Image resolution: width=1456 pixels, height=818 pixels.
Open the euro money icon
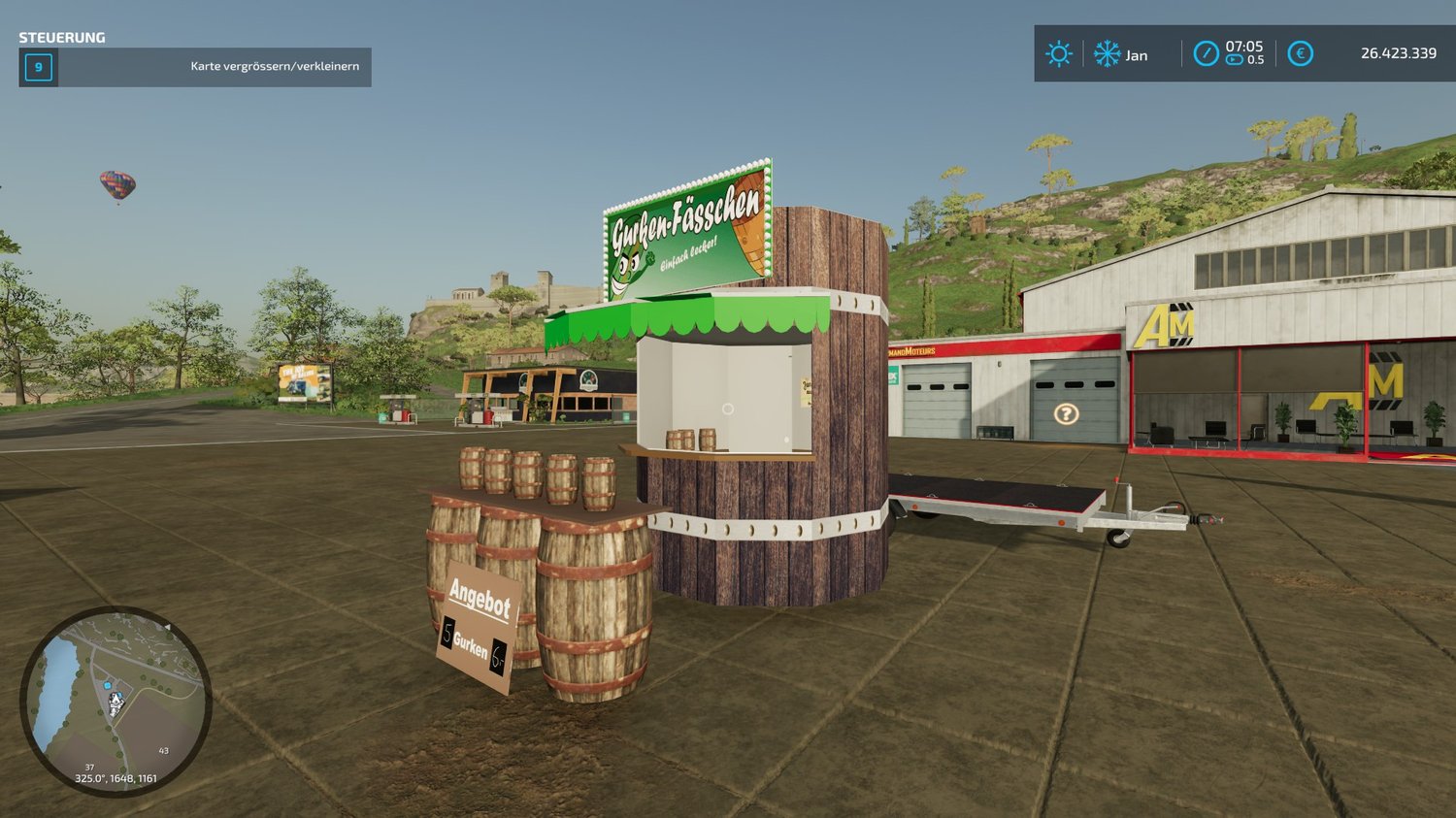1301,53
